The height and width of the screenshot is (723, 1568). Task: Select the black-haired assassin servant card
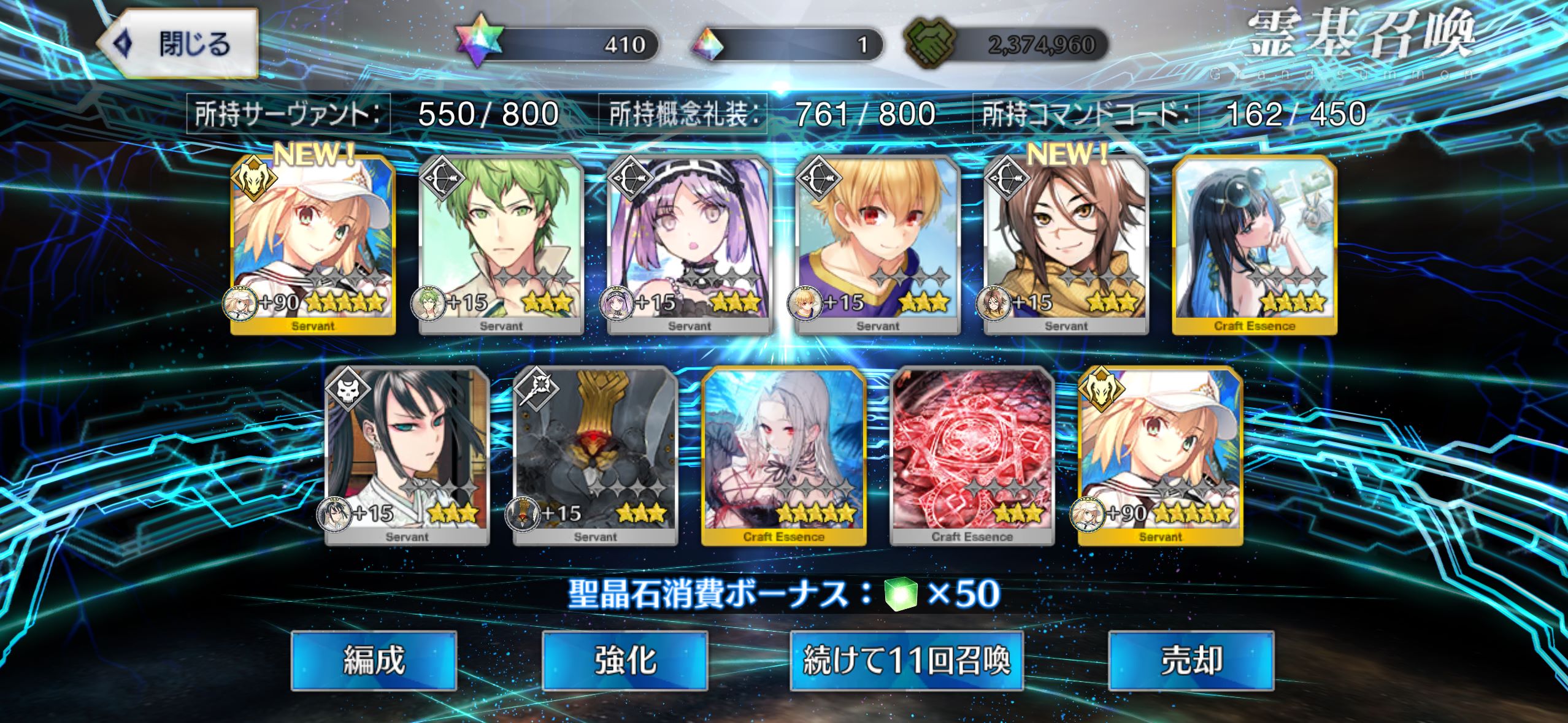tap(407, 456)
